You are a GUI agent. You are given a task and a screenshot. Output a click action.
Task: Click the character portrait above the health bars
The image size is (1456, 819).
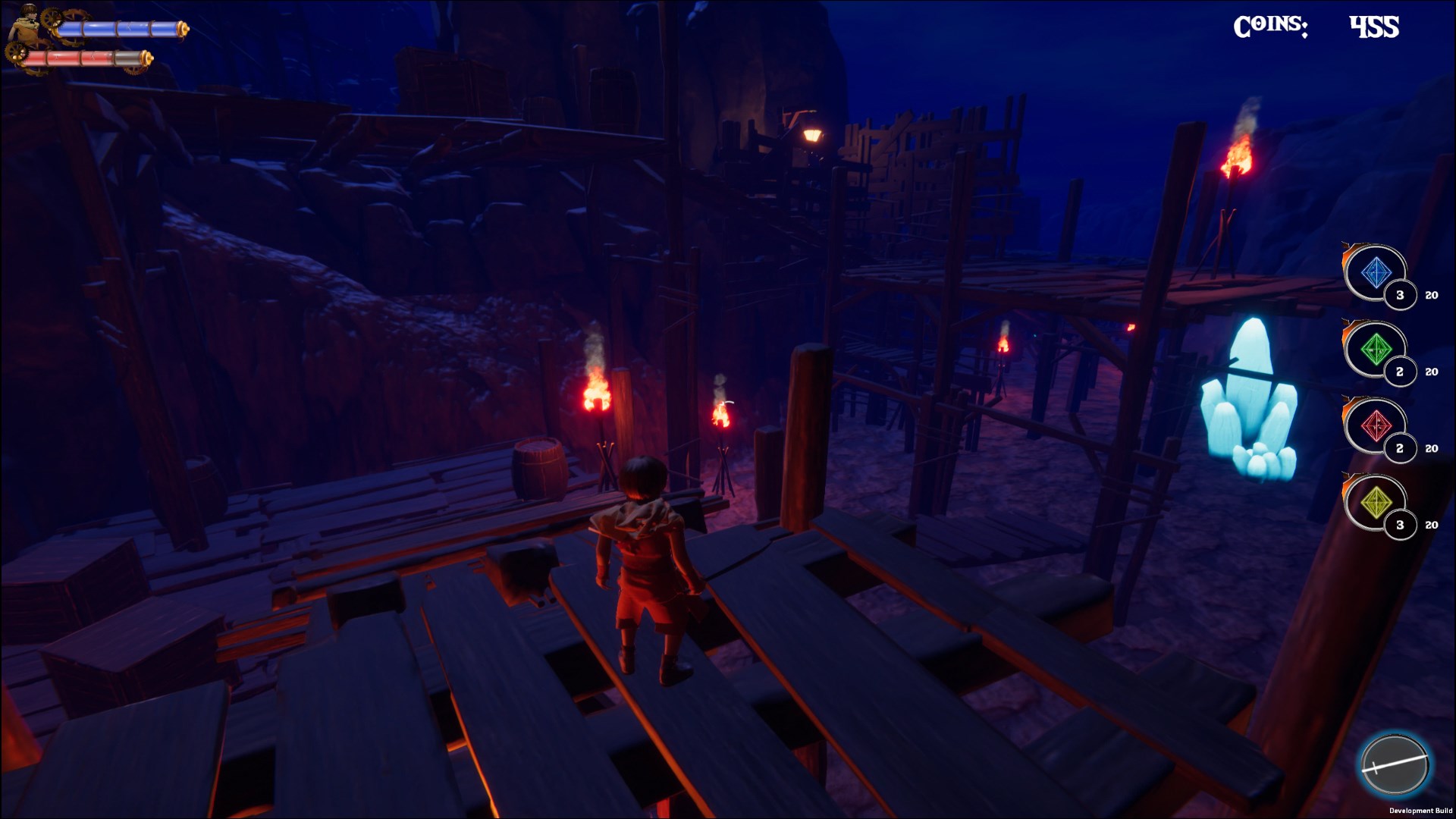click(x=27, y=19)
